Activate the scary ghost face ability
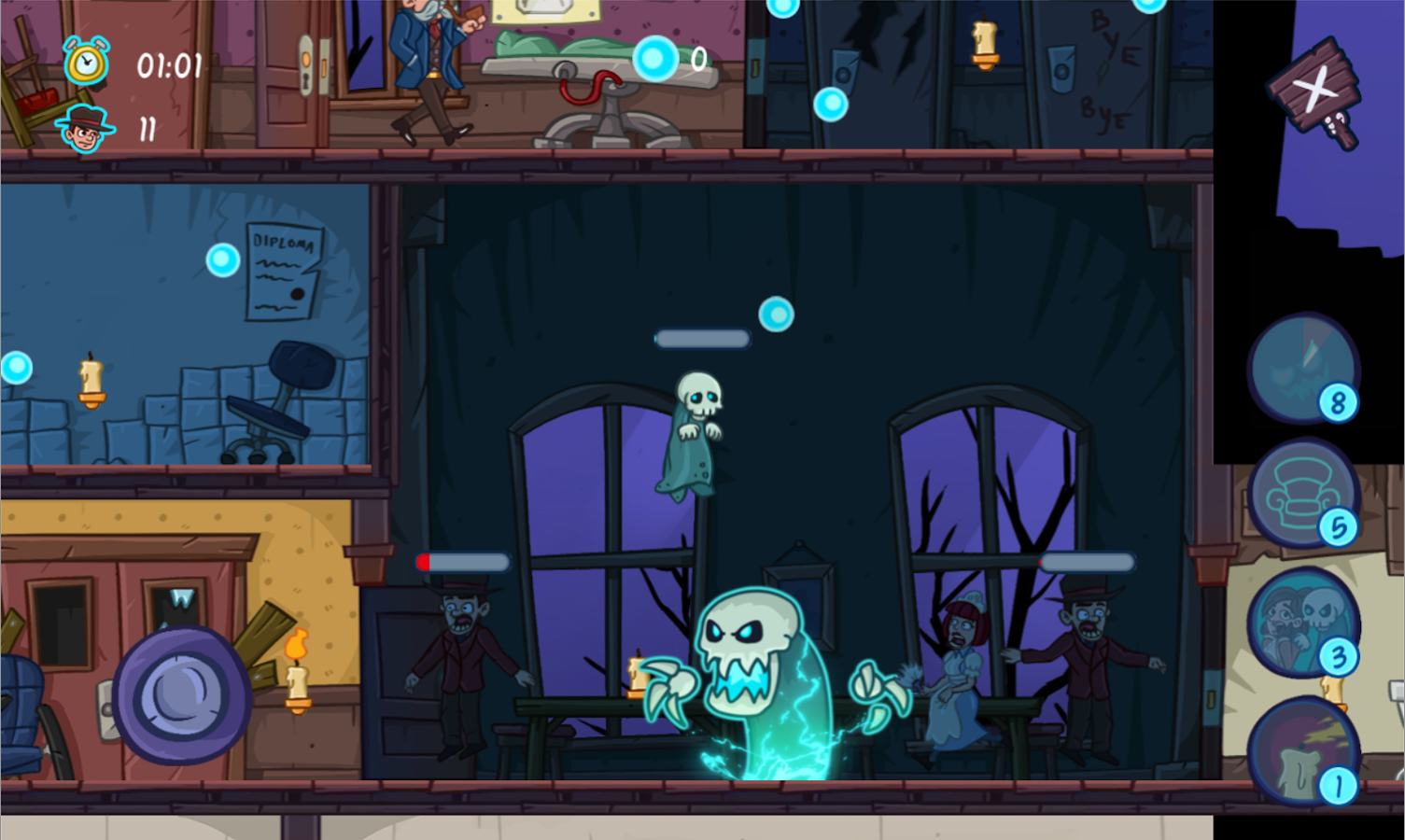 pos(1301,368)
